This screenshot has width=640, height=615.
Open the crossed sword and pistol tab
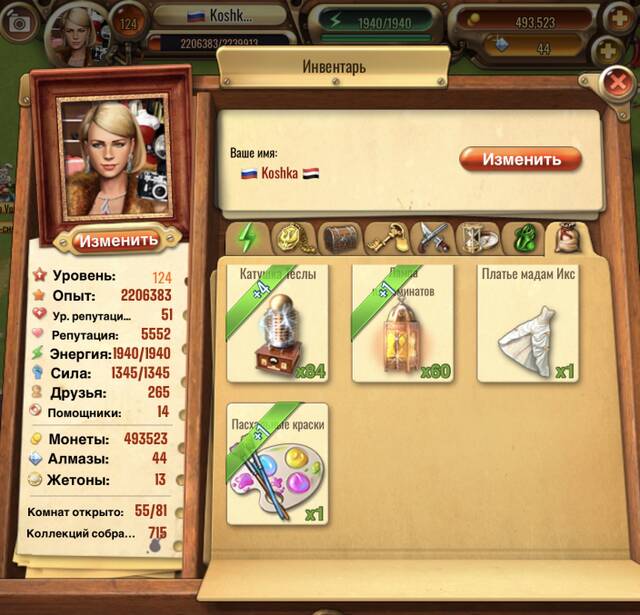431,238
